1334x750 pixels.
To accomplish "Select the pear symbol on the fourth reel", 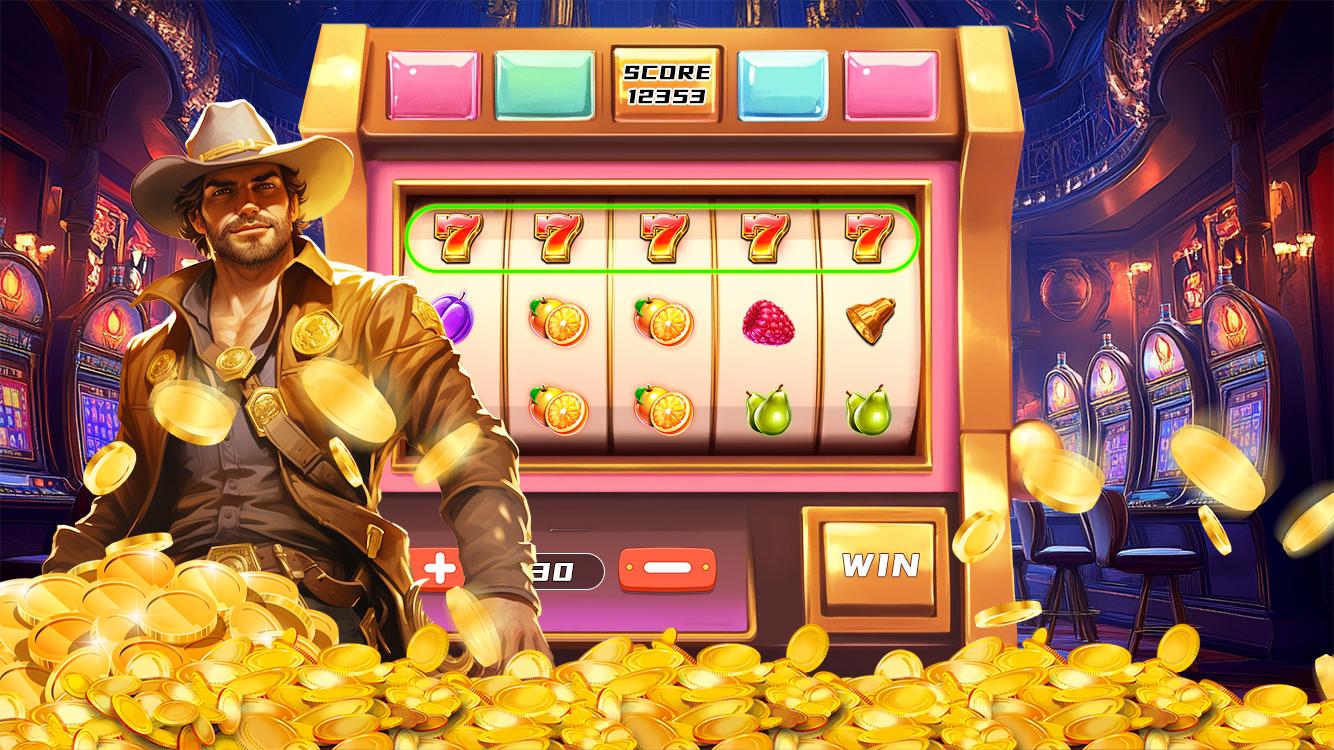I will [766, 409].
